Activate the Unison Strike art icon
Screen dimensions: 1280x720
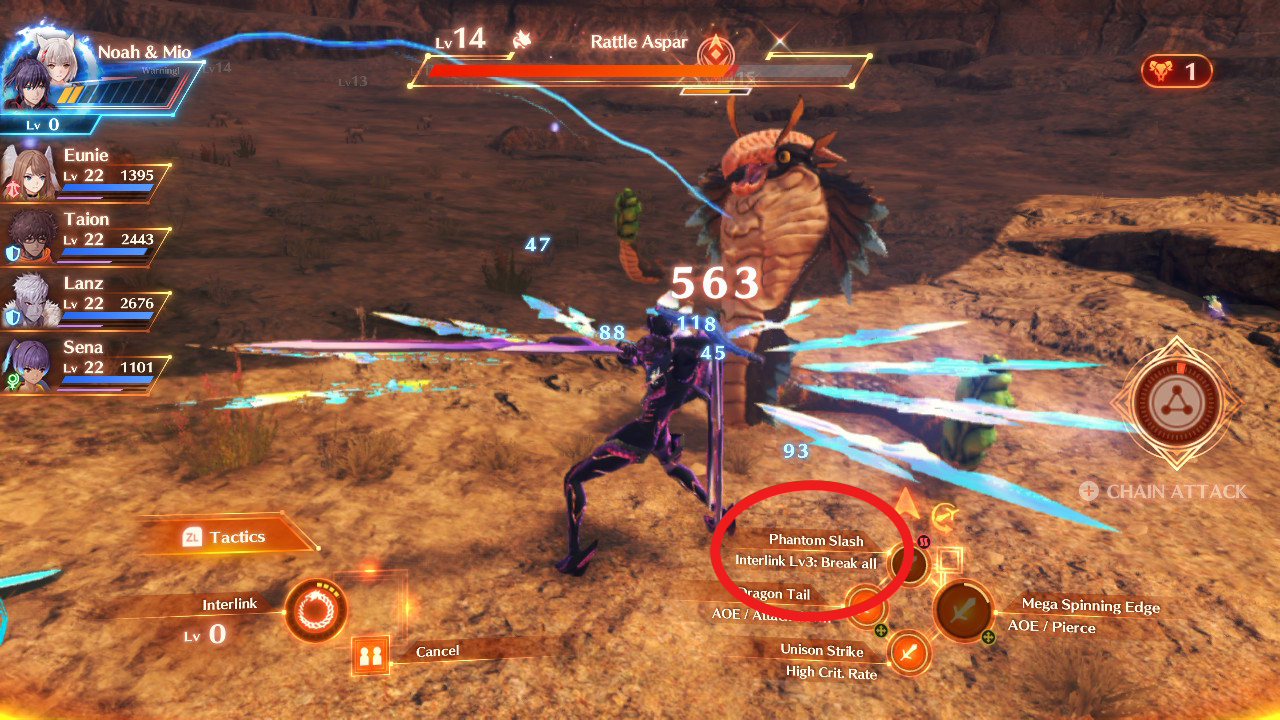coord(908,651)
